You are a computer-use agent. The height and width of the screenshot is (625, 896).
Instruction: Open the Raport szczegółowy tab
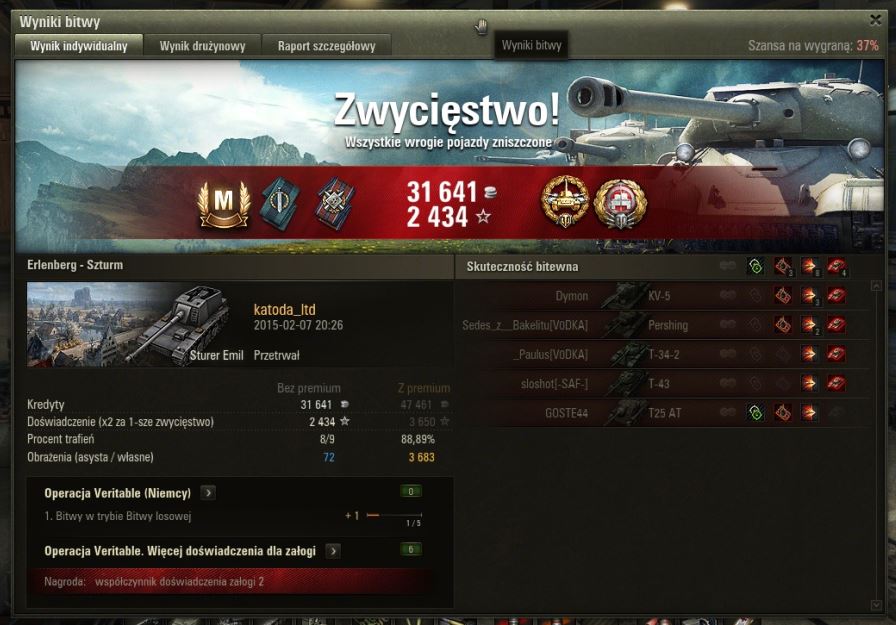click(x=326, y=46)
